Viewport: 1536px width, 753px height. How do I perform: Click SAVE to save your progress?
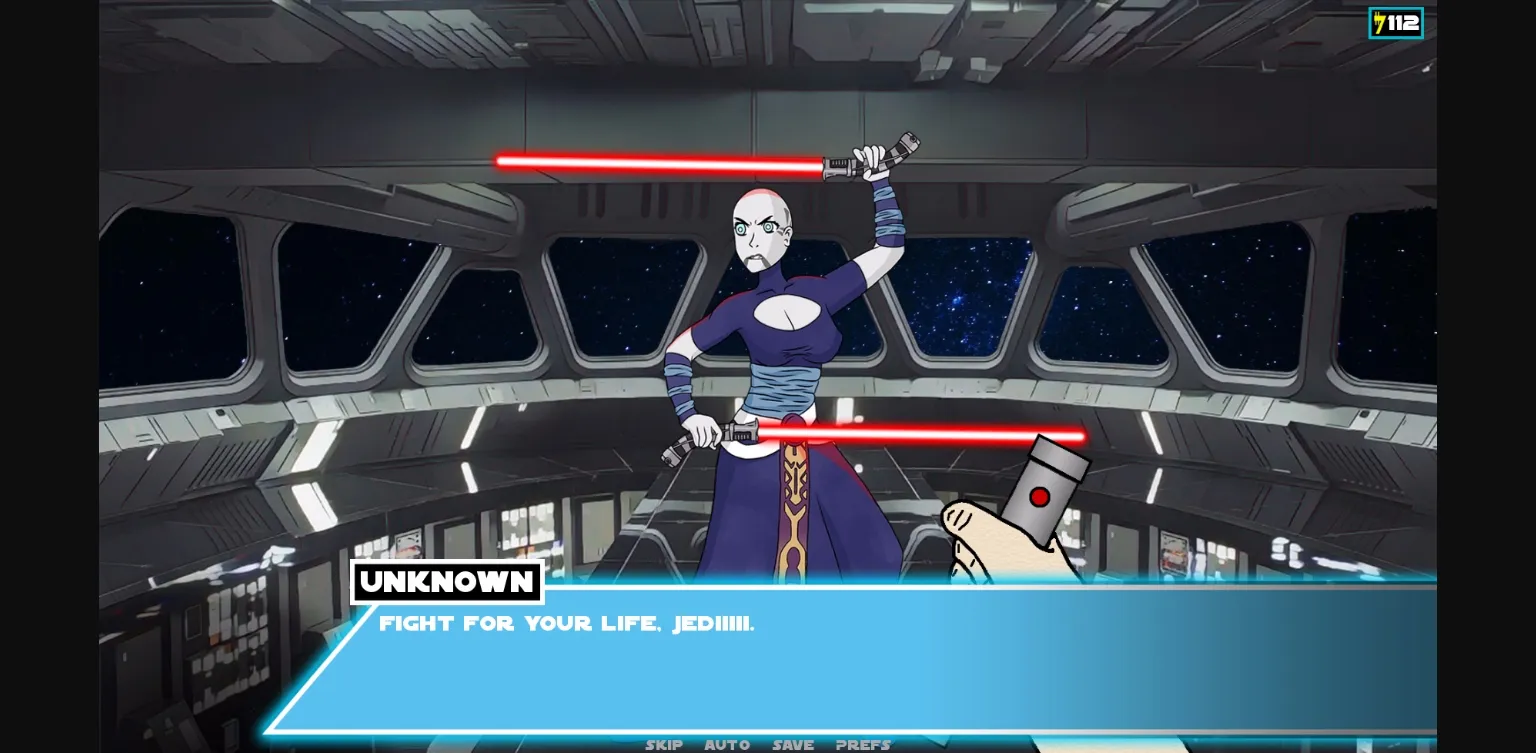792,744
